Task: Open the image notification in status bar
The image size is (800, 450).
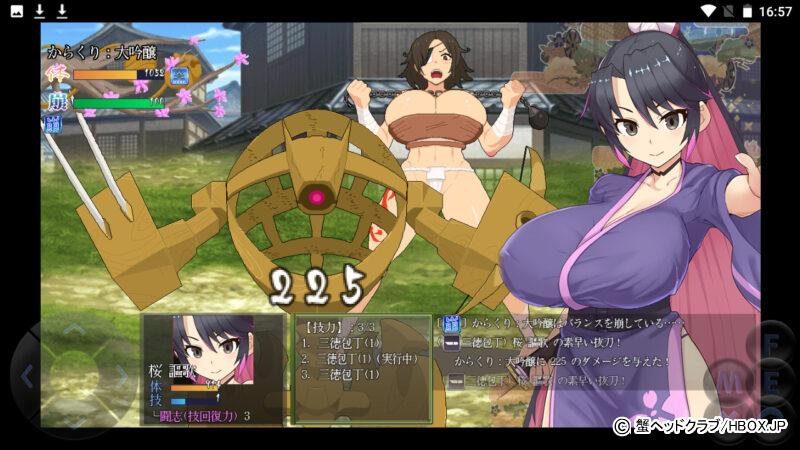Action: click(x=14, y=11)
